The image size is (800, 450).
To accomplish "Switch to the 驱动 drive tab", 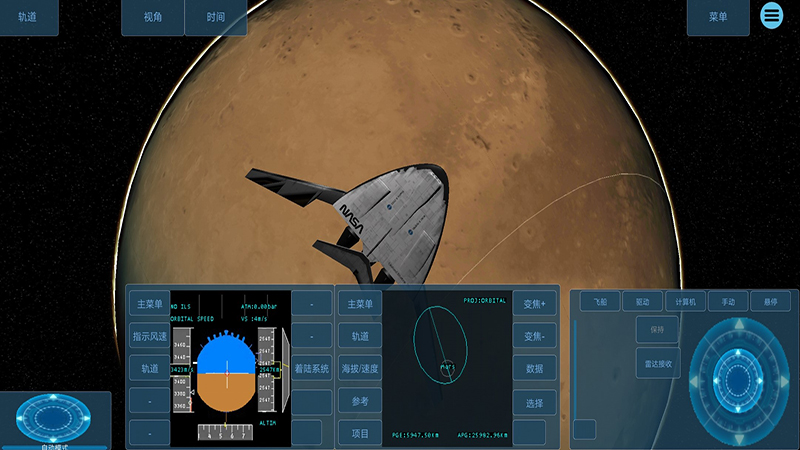I will click(642, 301).
